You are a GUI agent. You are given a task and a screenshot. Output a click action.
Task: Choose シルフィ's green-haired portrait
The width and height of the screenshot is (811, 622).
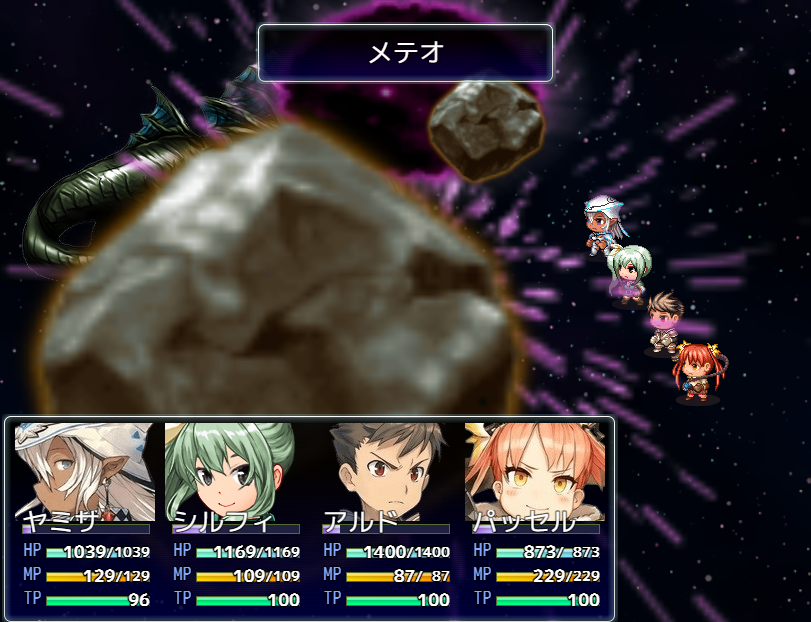tap(234, 470)
